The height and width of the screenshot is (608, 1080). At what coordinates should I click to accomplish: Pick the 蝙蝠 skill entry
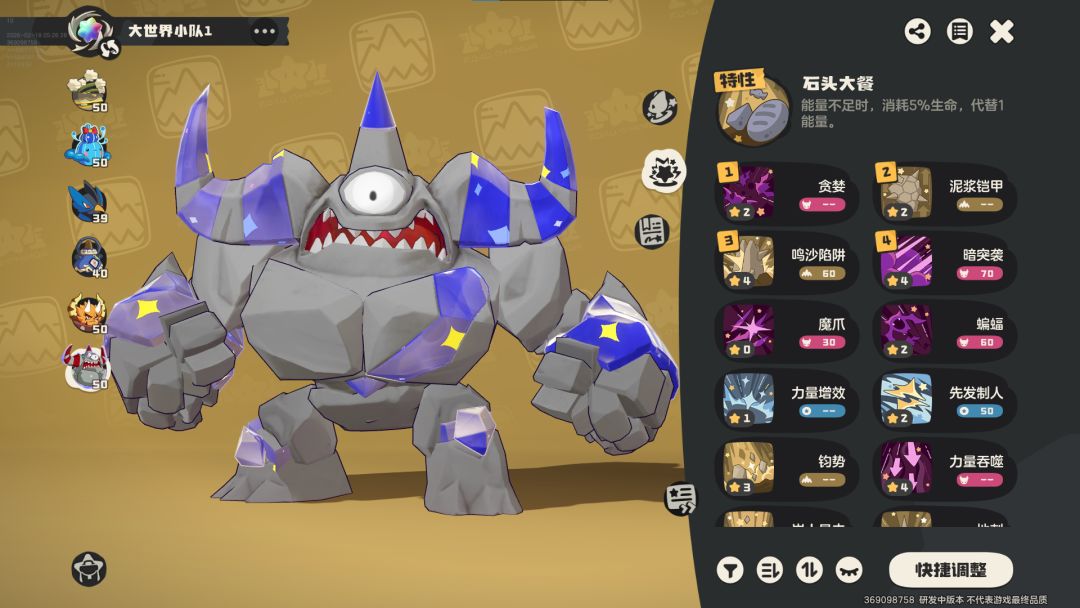945,332
